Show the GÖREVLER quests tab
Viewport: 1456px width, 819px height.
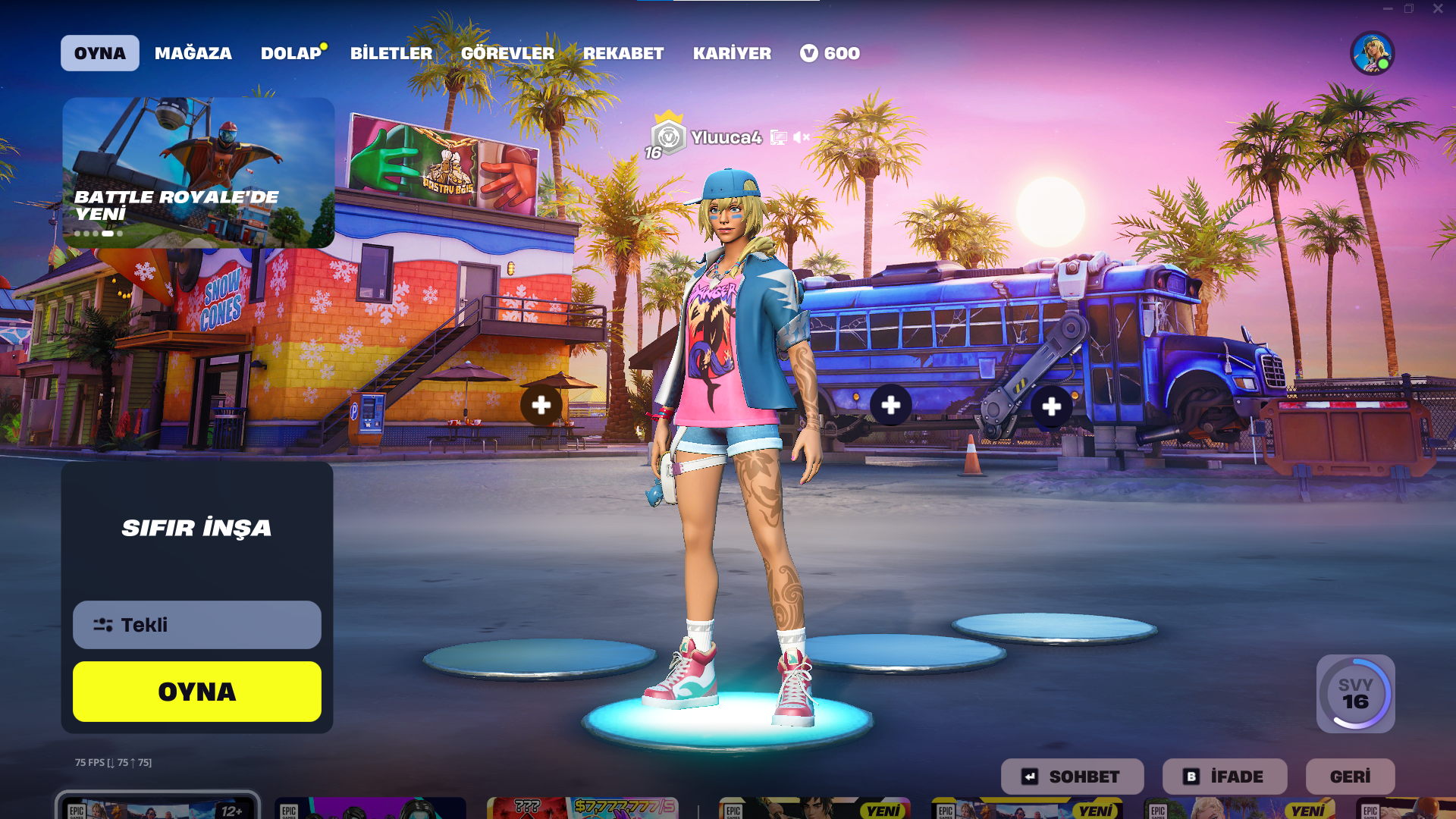507,53
